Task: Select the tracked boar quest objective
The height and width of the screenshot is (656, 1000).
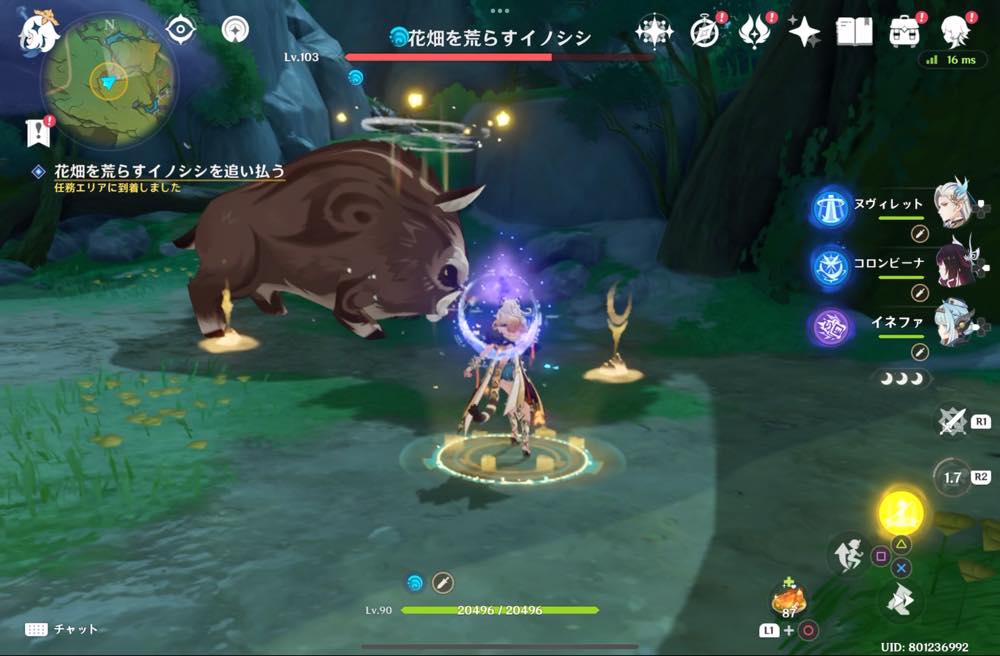Action: [169, 172]
